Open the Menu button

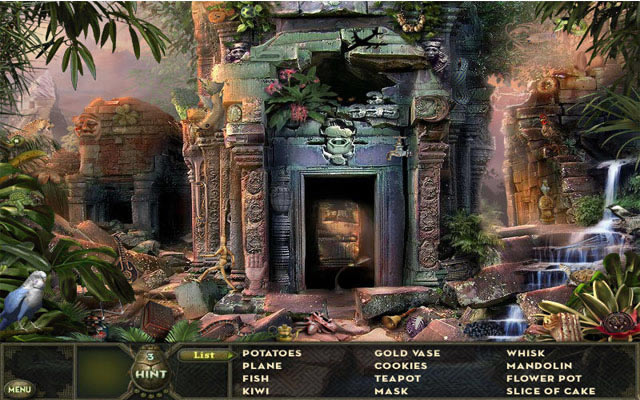(18, 387)
